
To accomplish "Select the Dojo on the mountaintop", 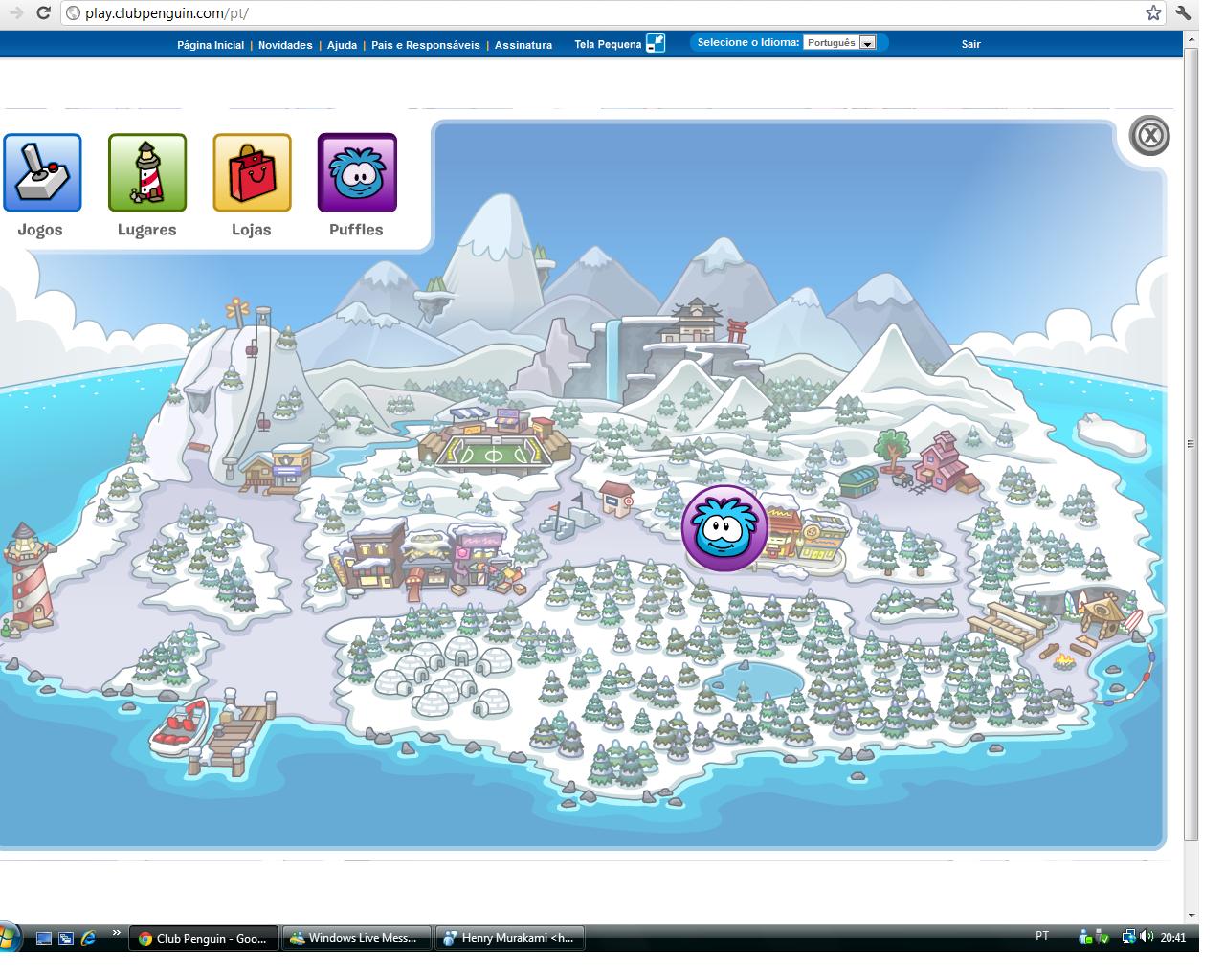I will click(x=694, y=321).
